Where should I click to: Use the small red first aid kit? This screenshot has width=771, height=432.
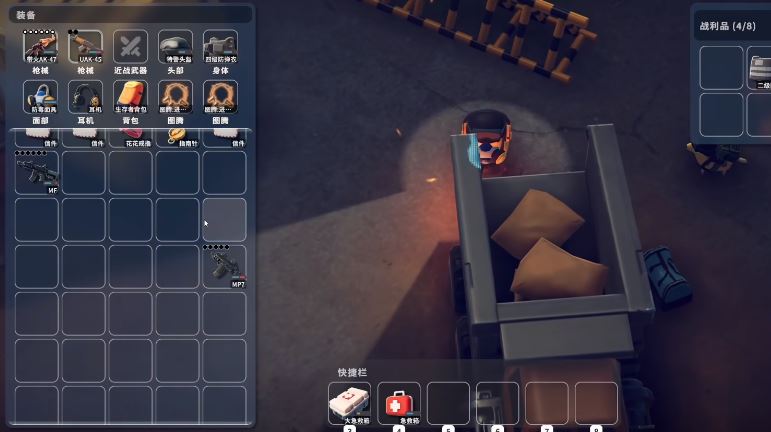(398, 402)
